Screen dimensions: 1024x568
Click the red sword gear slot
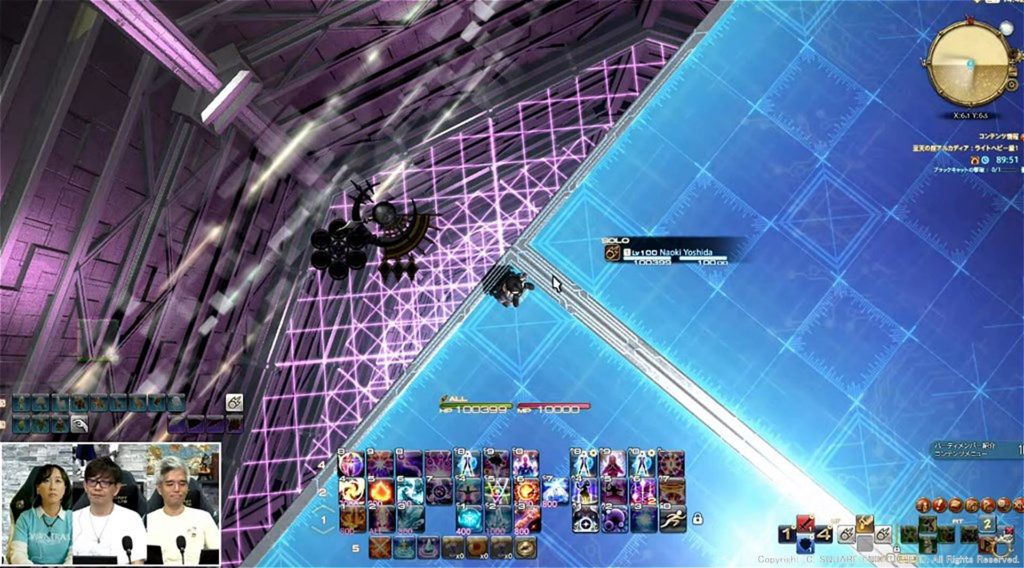(x=806, y=524)
